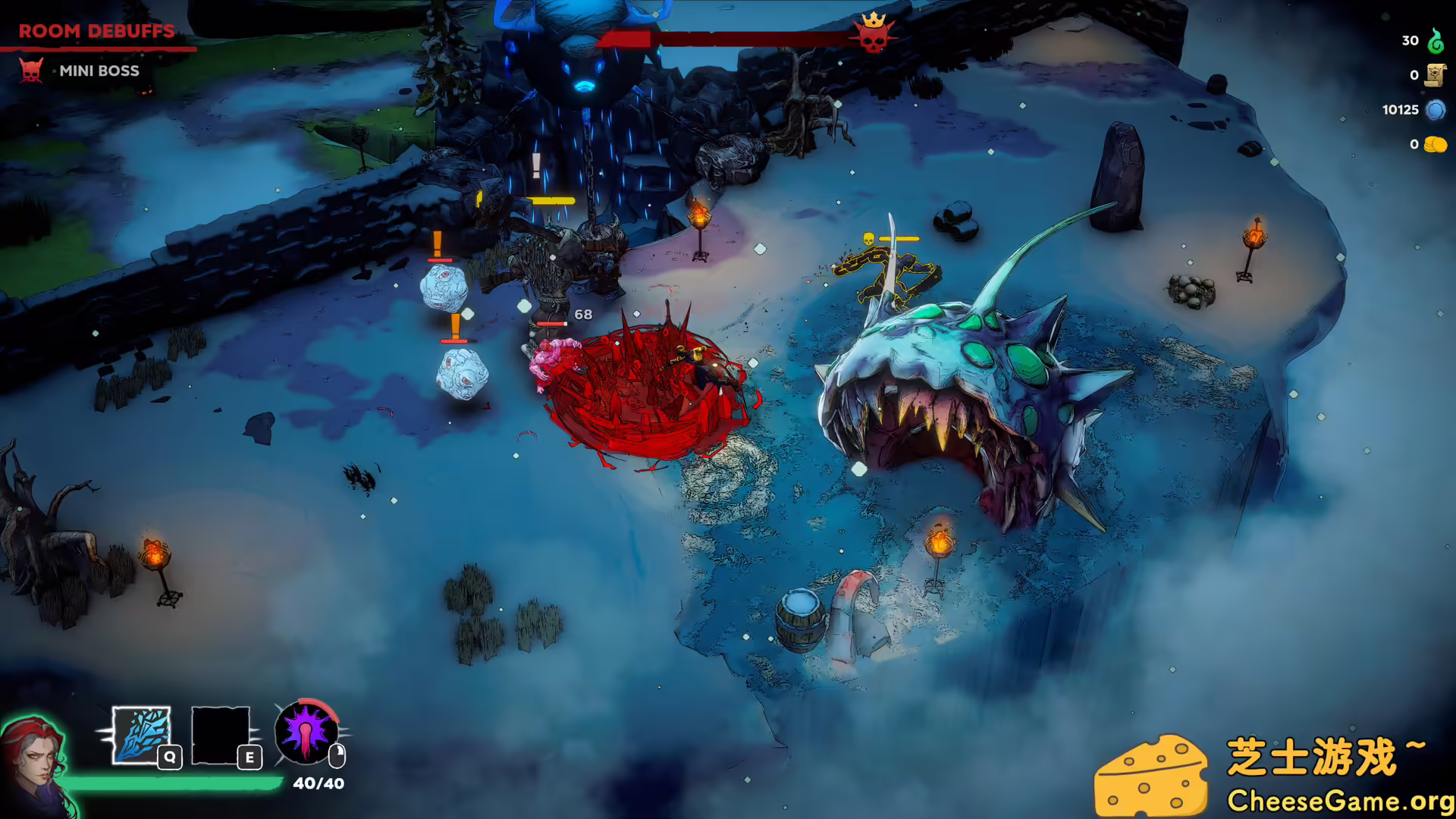This screenshot has height=819, width=1456.
Task: Select the gold coins icon
Action: tap(1435, 144)
